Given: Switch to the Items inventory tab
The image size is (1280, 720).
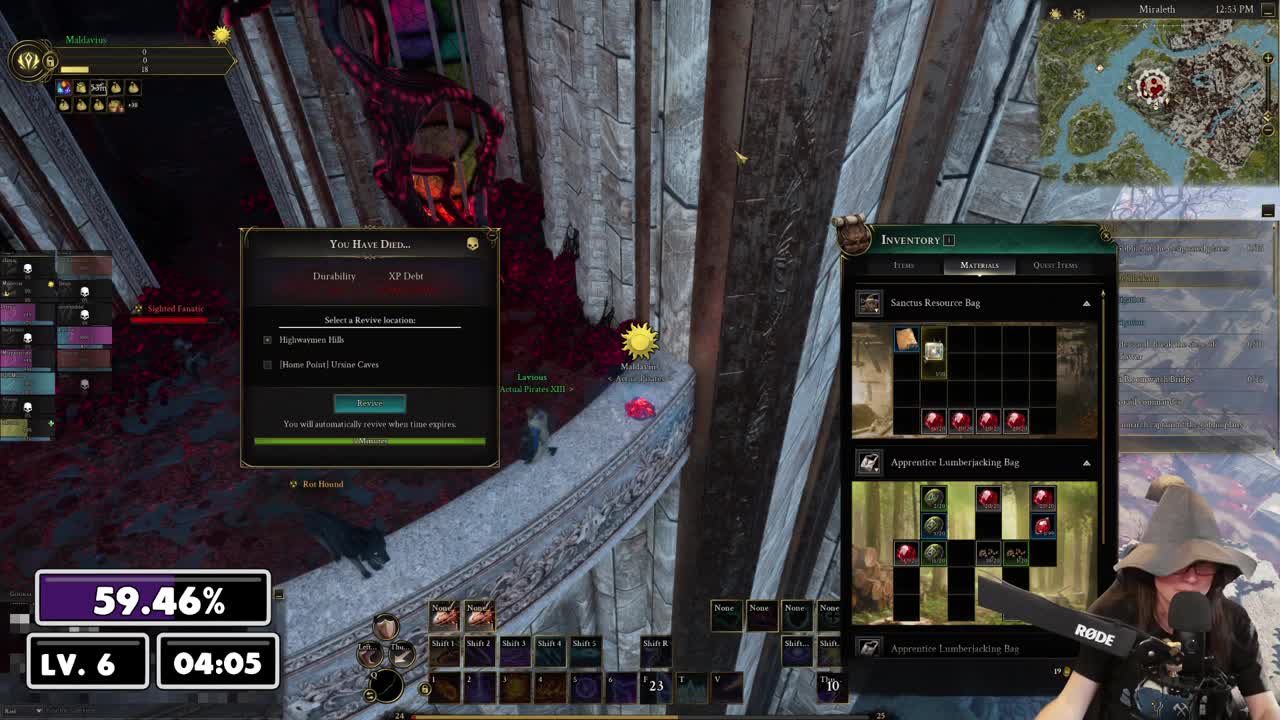Looking at the screenshot, I should (x=903, y=265).
